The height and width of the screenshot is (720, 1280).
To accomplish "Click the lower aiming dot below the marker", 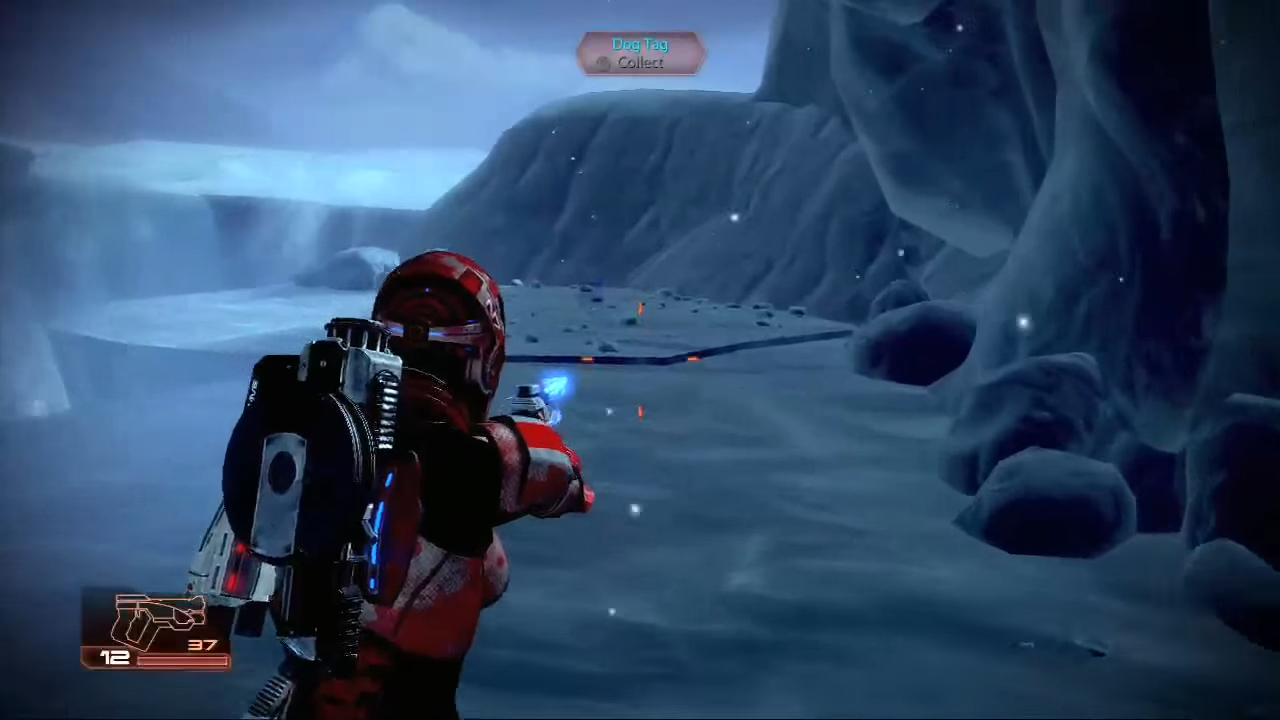I will (x=634, y=509).
